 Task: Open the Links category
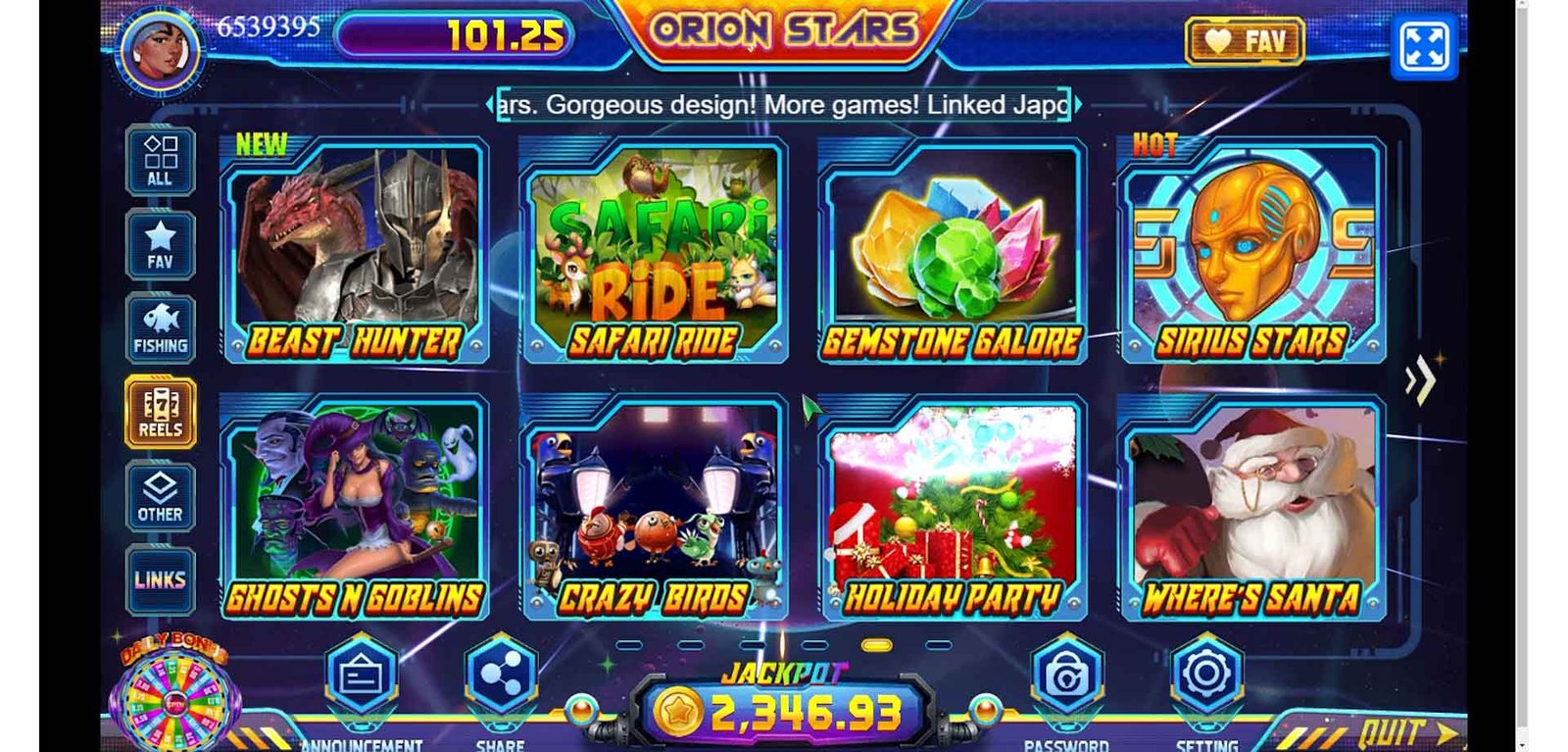point(160,580)
